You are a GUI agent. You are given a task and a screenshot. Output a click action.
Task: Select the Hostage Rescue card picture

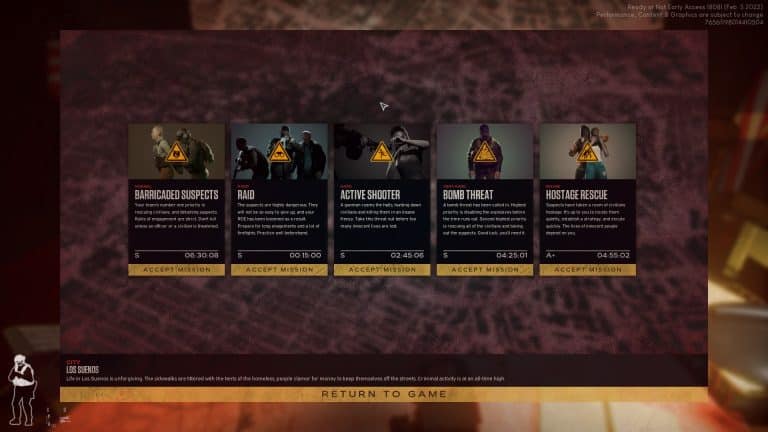[x=588, y=150]
